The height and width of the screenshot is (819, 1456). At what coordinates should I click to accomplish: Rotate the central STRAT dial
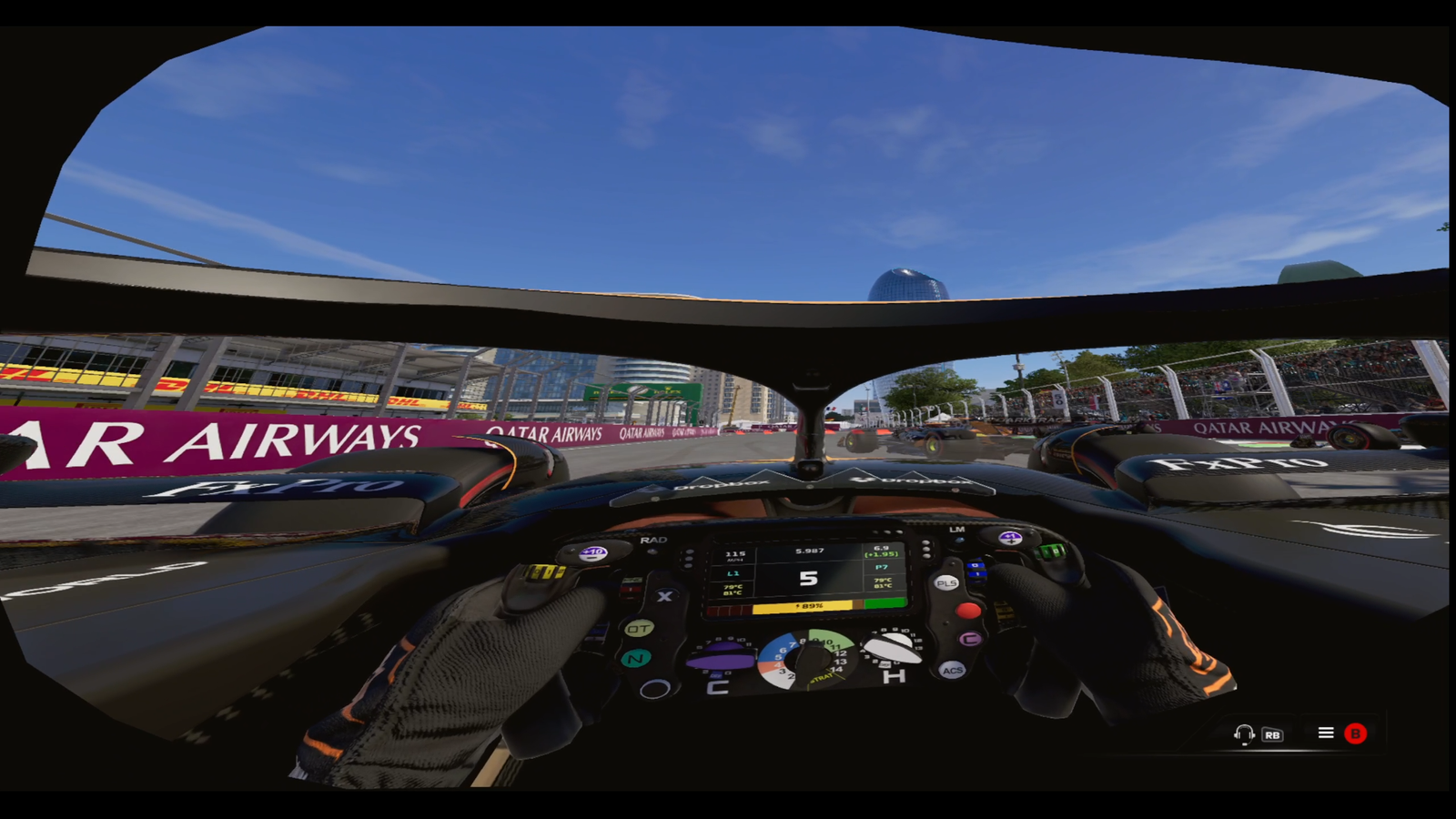(813, 661)
